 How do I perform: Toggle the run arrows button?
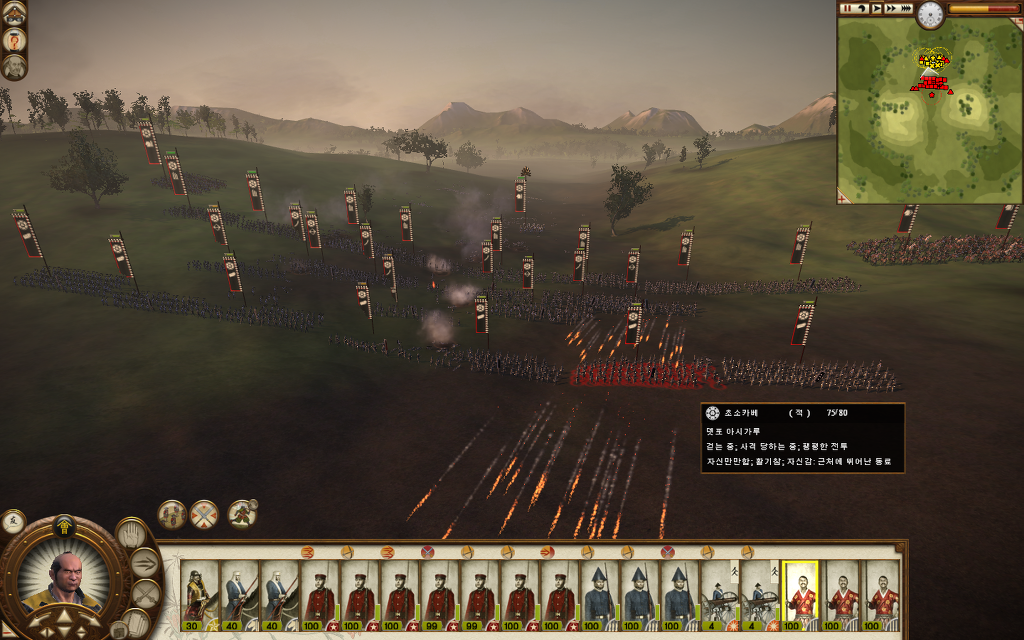pyautogui.click(x=146, y=563)
